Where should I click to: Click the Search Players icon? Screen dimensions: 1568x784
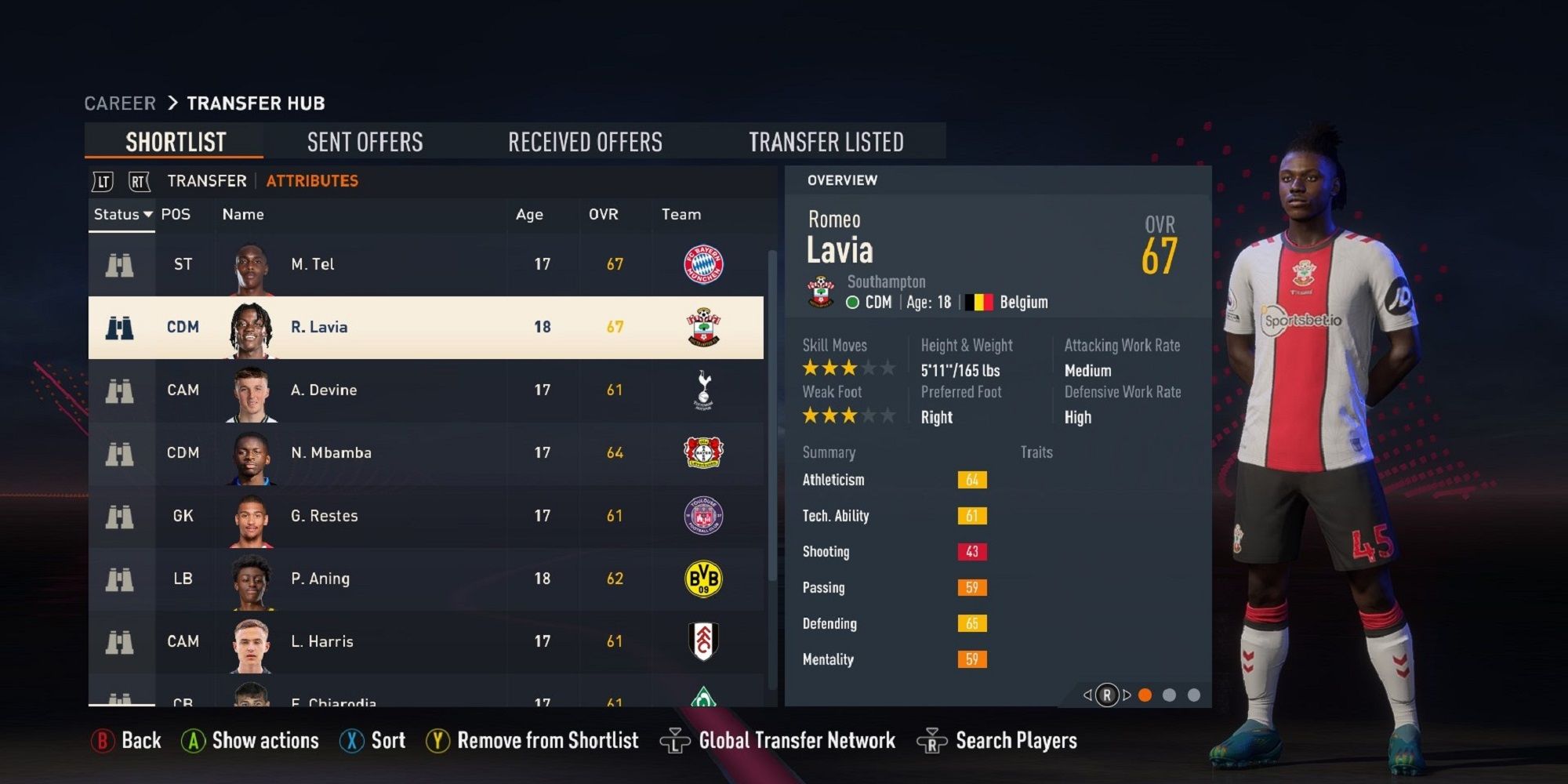pyautogui.click(x=931, y=739)
